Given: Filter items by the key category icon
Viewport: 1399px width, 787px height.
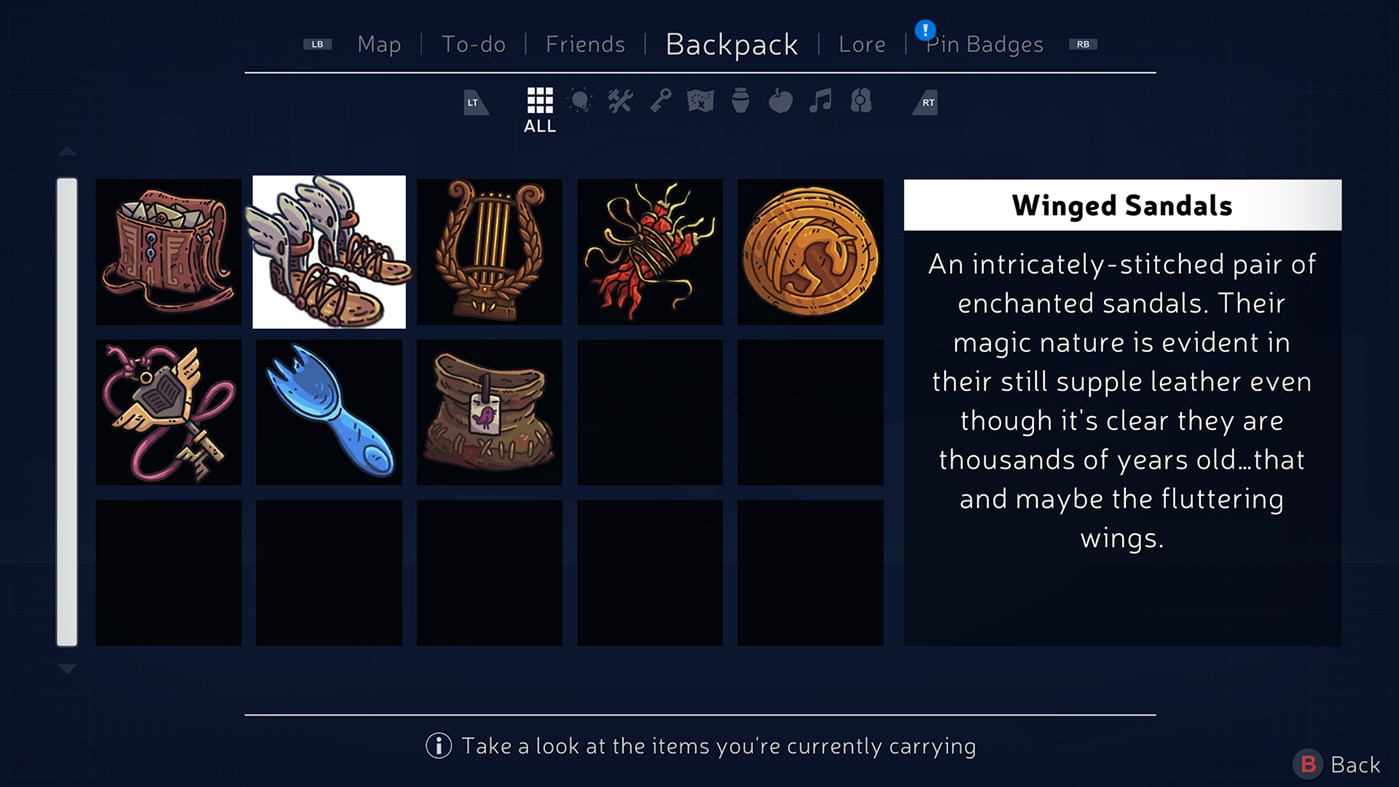Looking at the screenshot, I should coord(660,100).
